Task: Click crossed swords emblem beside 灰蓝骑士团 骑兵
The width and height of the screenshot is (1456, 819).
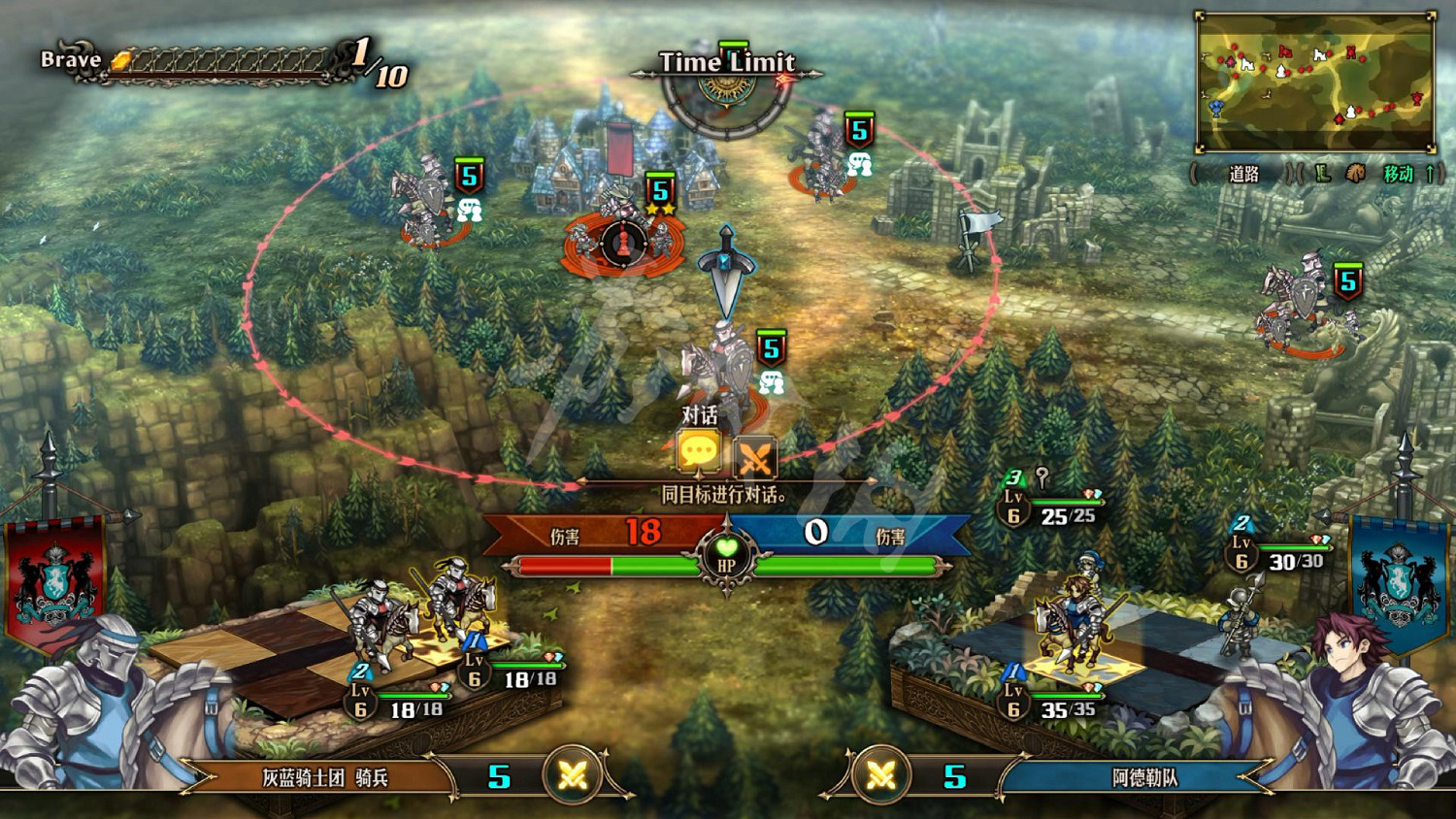Action: click(573, 776)
